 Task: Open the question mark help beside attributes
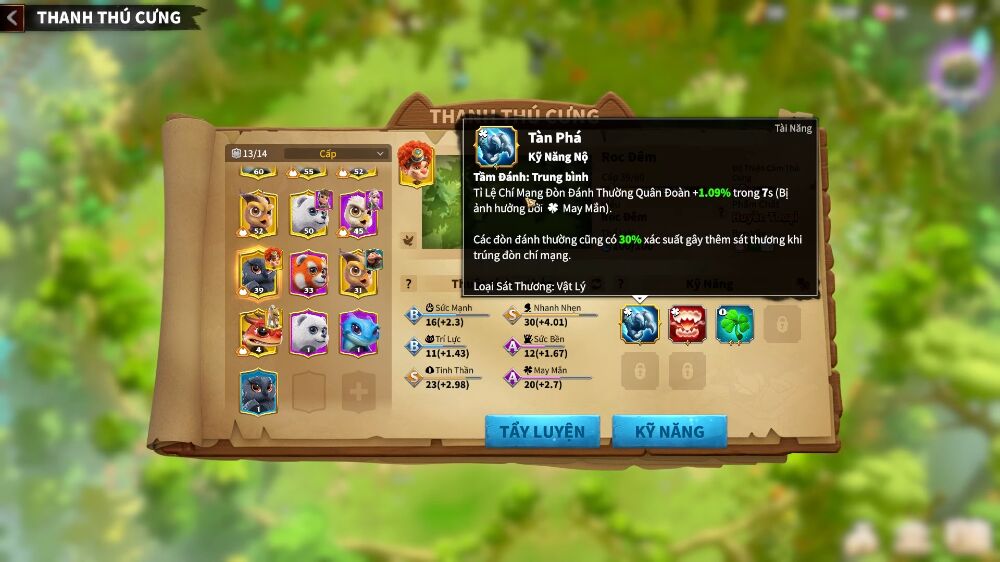(408, 284)
